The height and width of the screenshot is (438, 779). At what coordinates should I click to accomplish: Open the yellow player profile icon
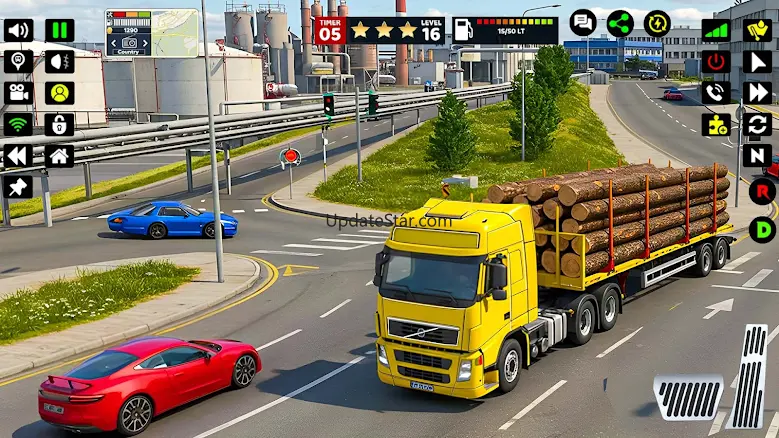(59, 93)
